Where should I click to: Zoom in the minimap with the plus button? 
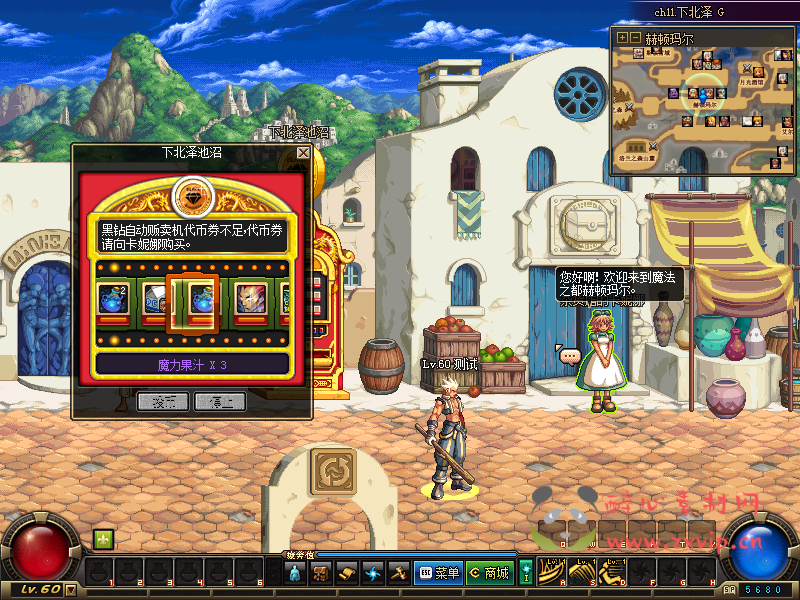point(622,38)
